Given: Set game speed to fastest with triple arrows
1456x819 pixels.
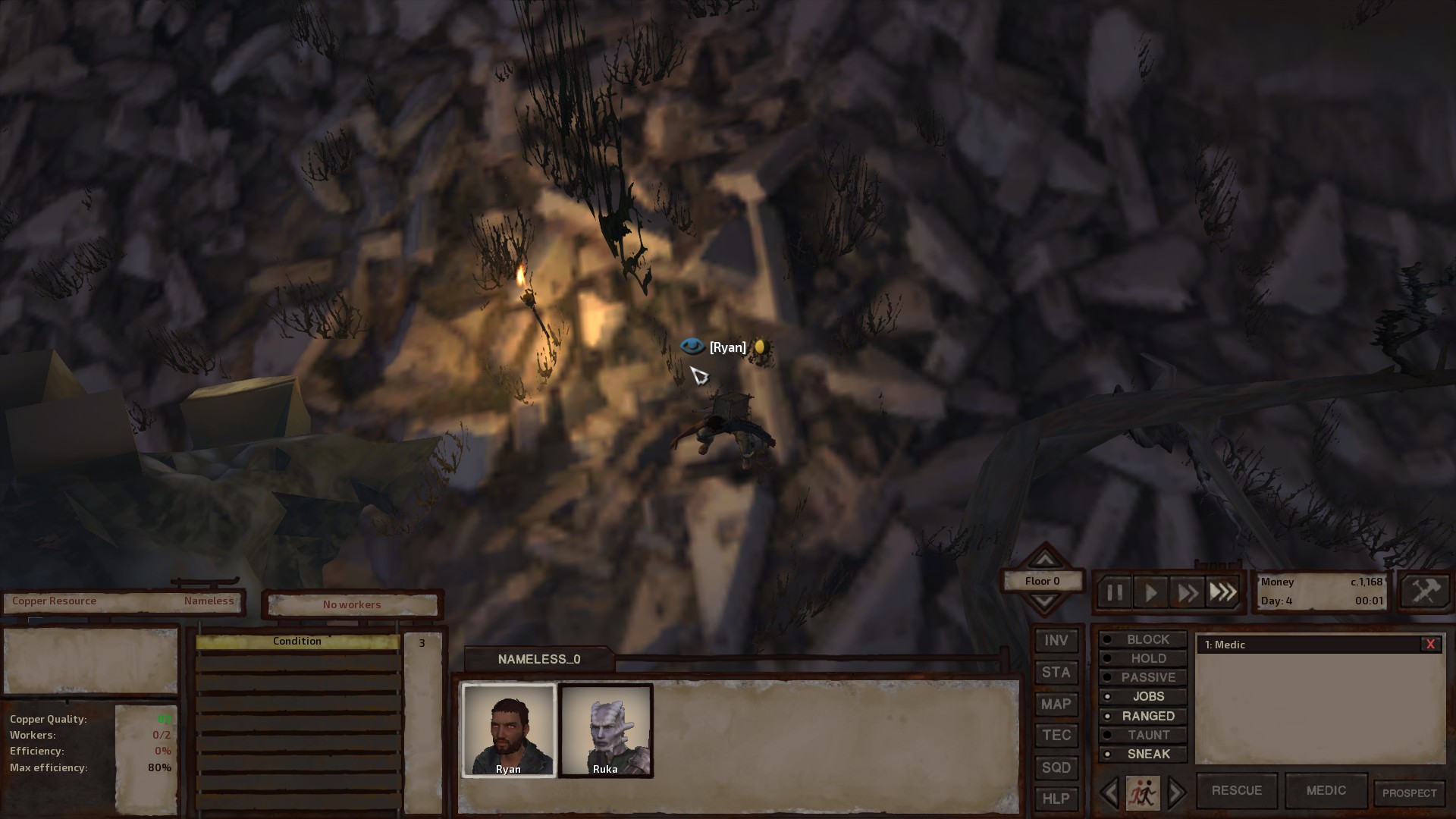Looking at the screenshot, I should [x=1222, y=592].
